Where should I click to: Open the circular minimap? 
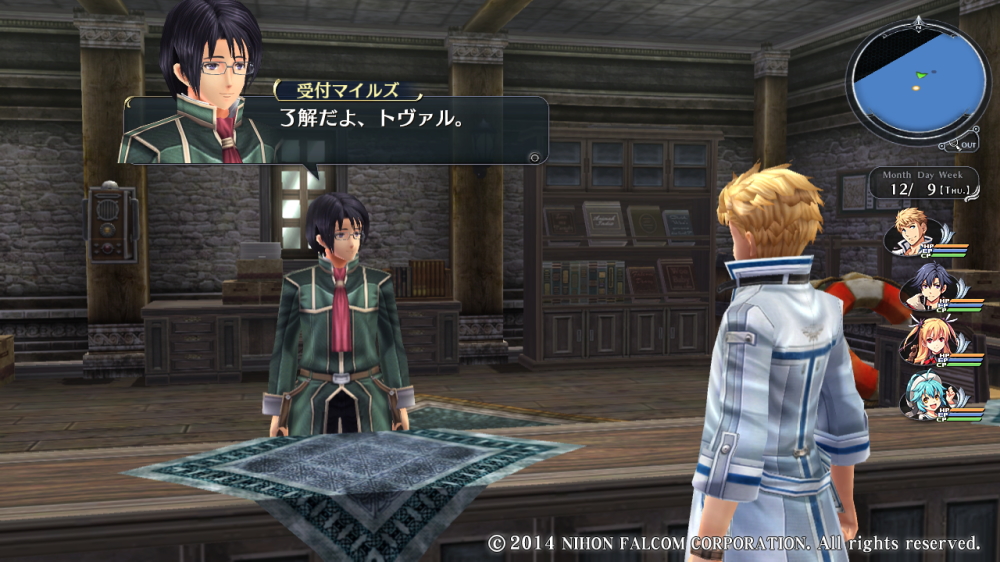point(916,80)
